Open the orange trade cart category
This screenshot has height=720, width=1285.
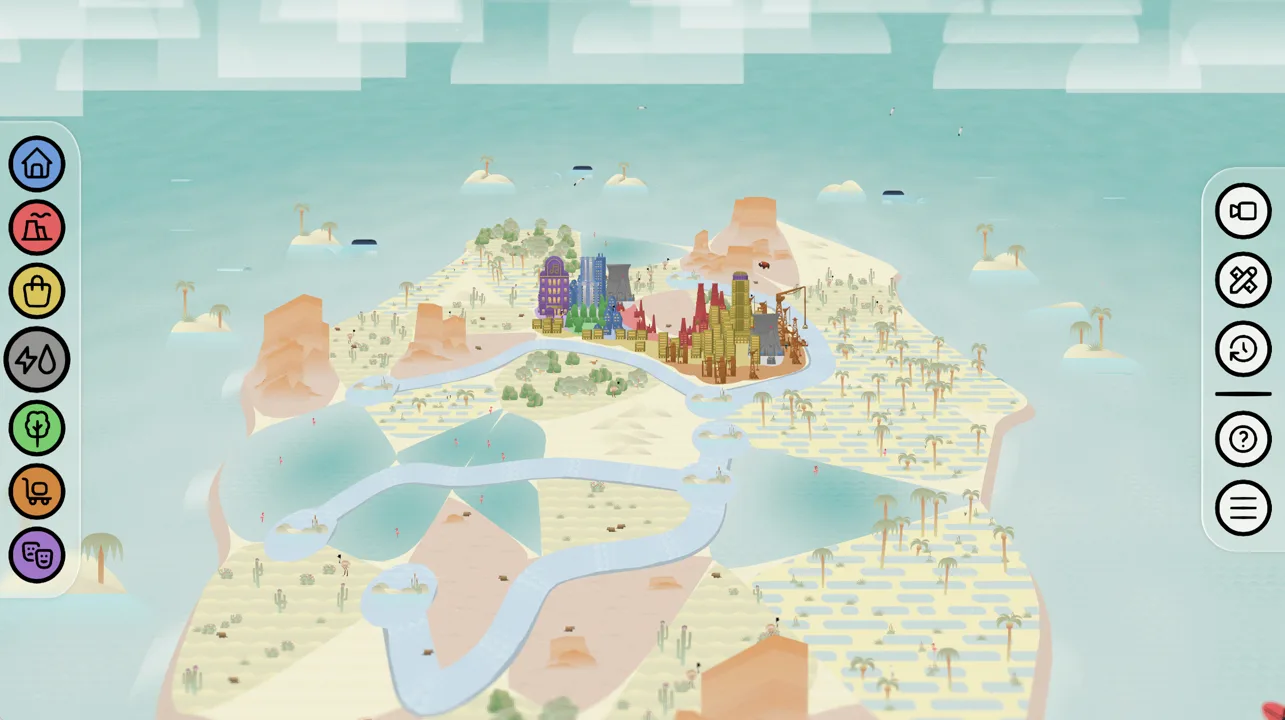pyautogui.click(x=37, y=491)
